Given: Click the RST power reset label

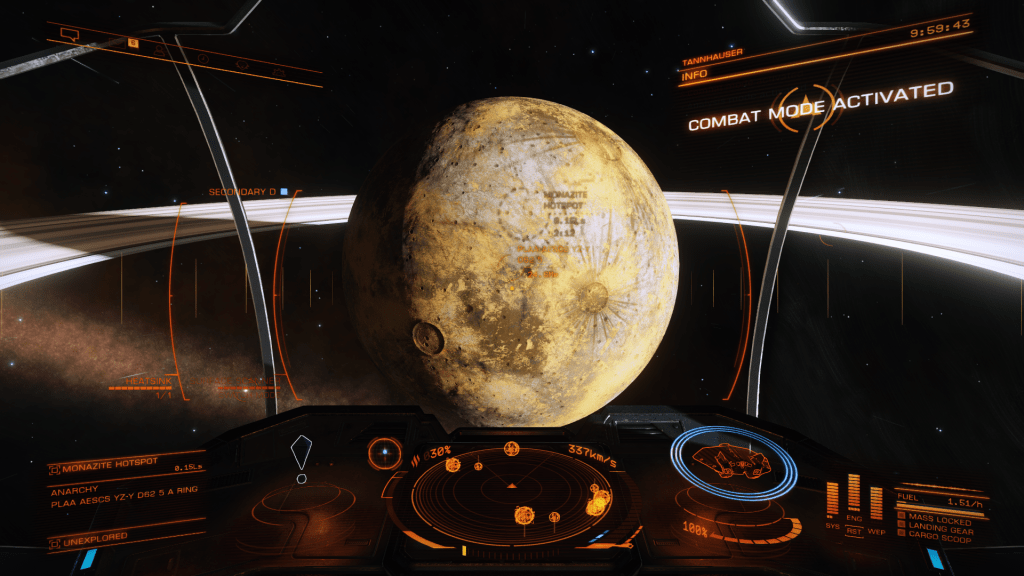Looking at the screenshot, I should pos(854,532).
